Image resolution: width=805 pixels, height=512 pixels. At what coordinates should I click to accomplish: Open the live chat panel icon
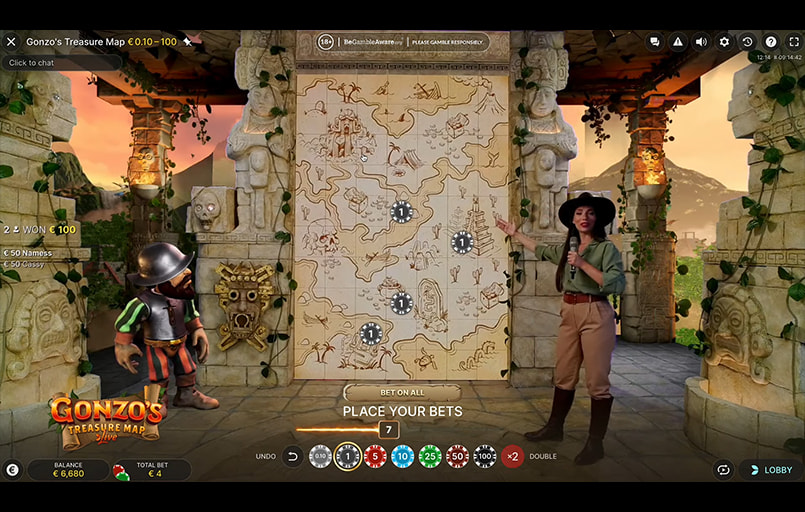654,42
